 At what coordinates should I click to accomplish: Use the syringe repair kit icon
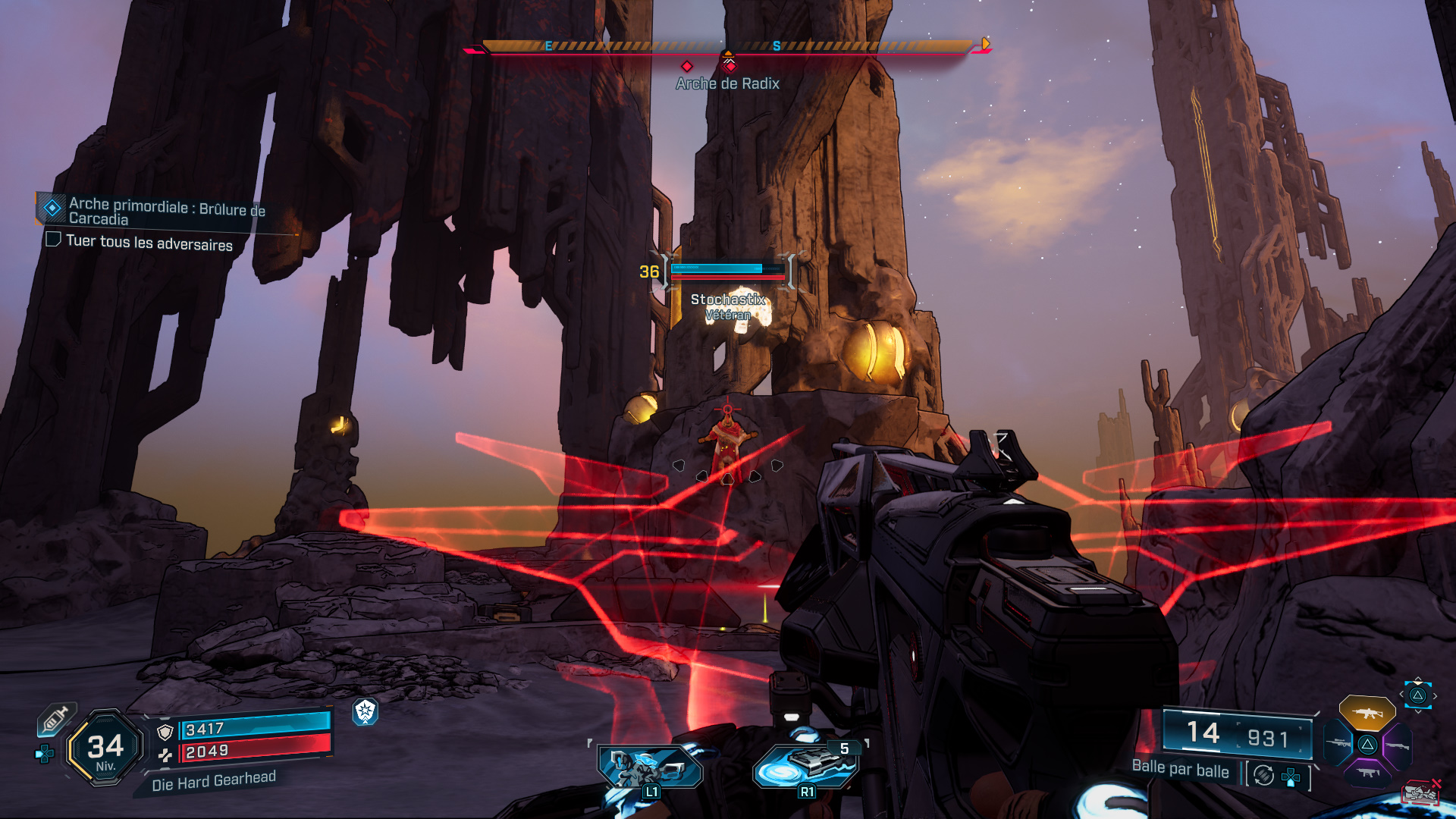pyautogui.click(x=56, y=719)
